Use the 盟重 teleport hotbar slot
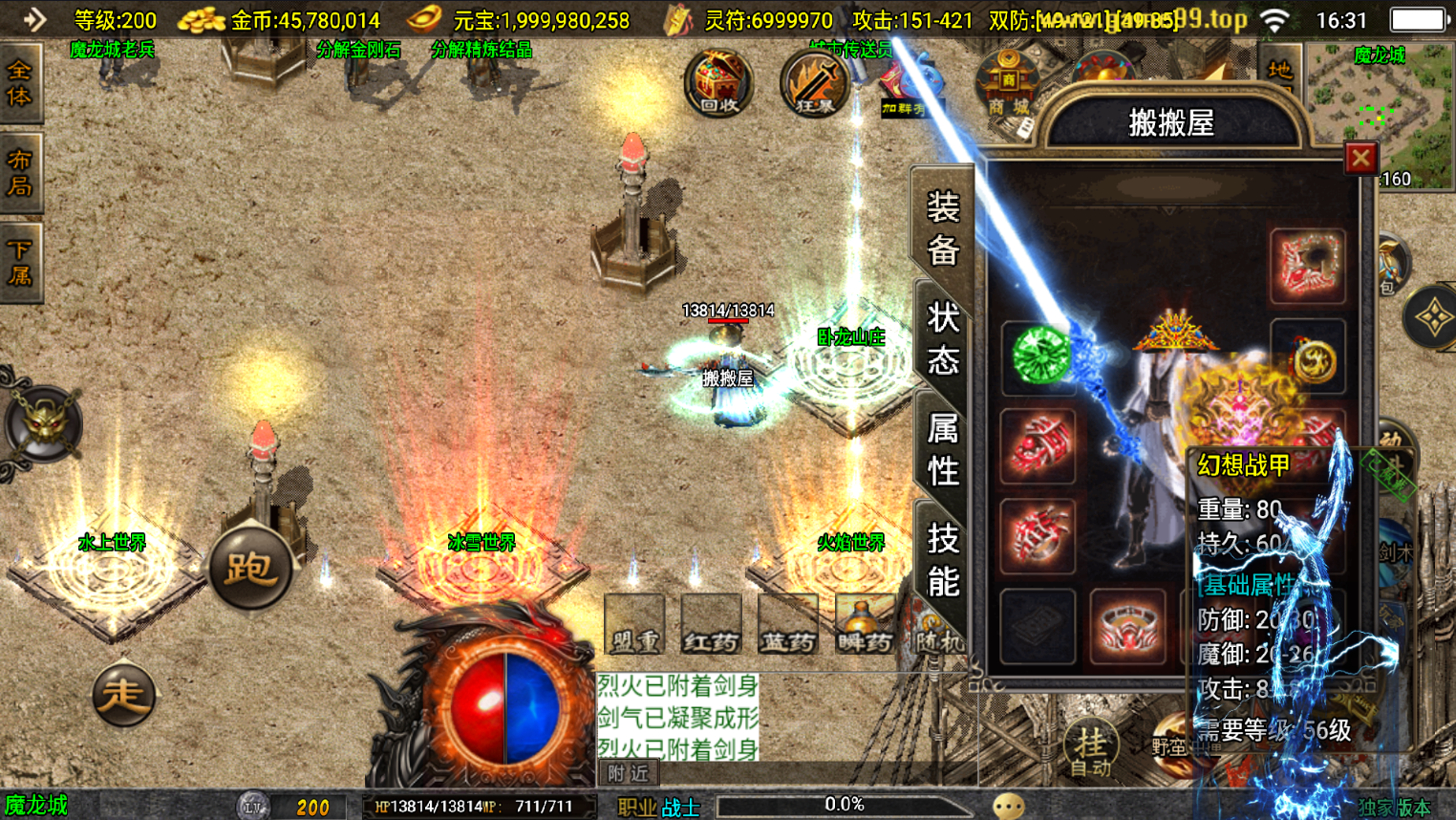The width and height of the screenshot is (1456, 820). 634,624
